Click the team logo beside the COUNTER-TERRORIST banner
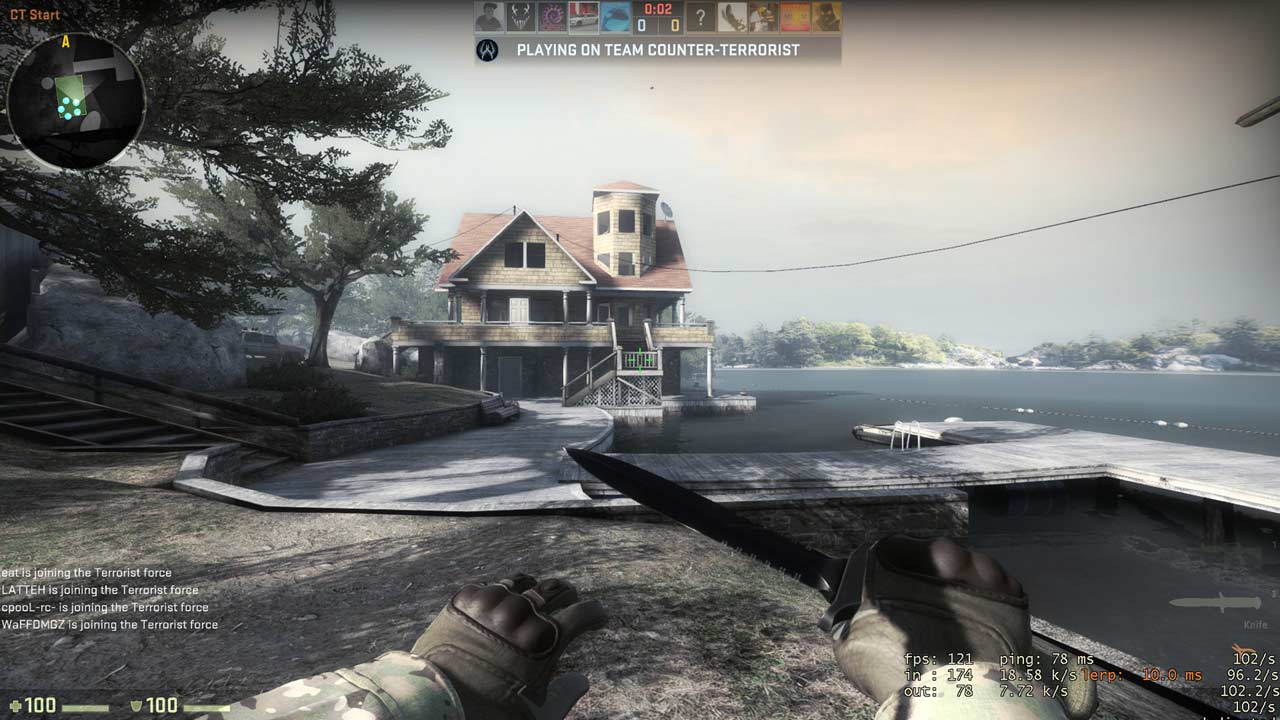 pyautogui.click(x=487, y=47)
